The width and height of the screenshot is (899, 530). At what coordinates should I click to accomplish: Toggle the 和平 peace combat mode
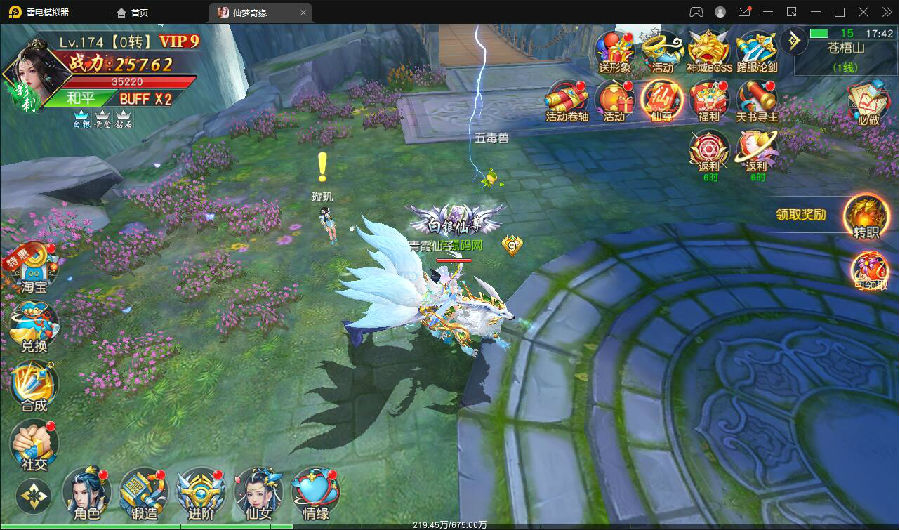(82, 99)
